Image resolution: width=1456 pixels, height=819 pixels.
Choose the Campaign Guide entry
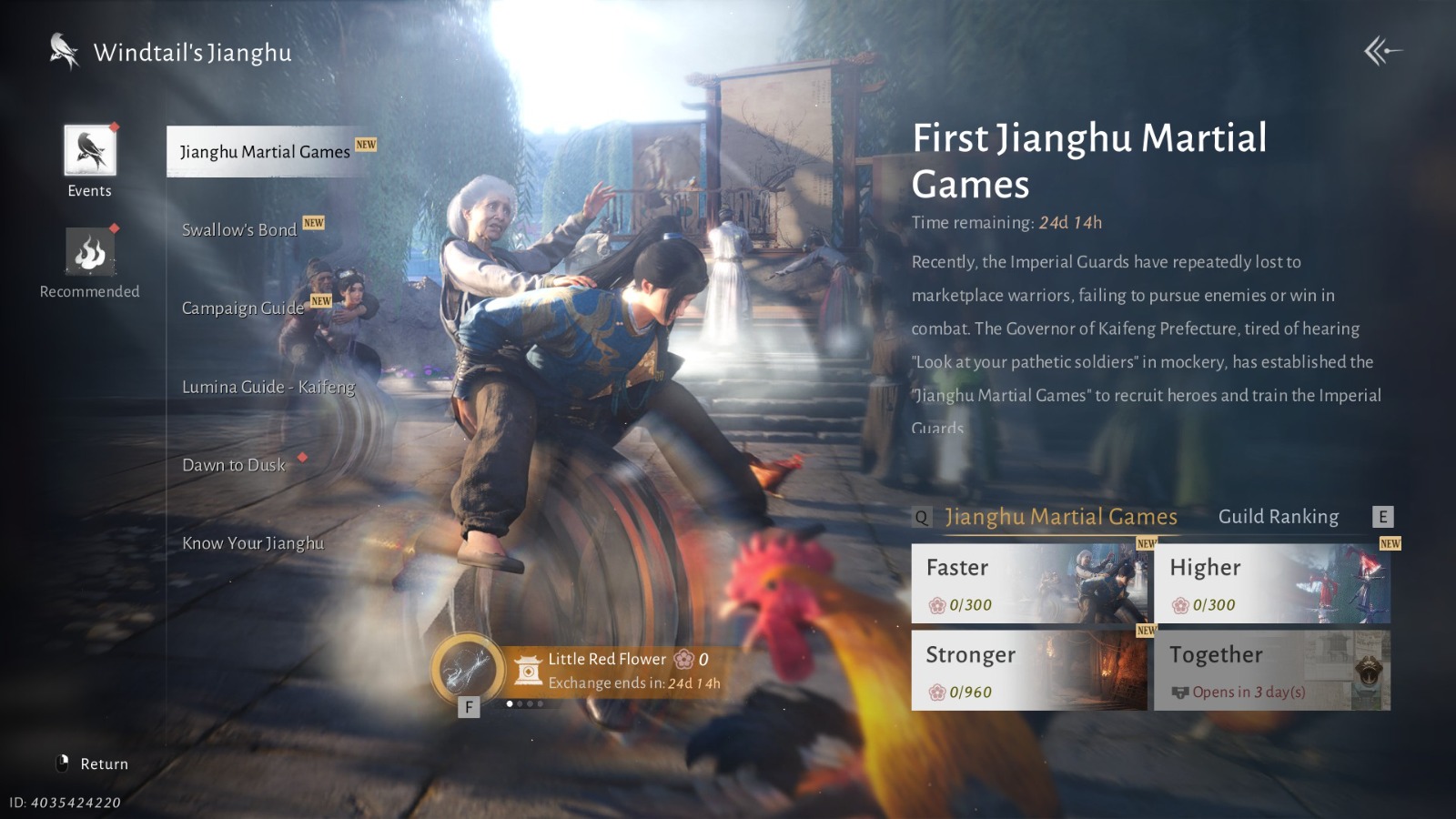(x=243, y=308)
